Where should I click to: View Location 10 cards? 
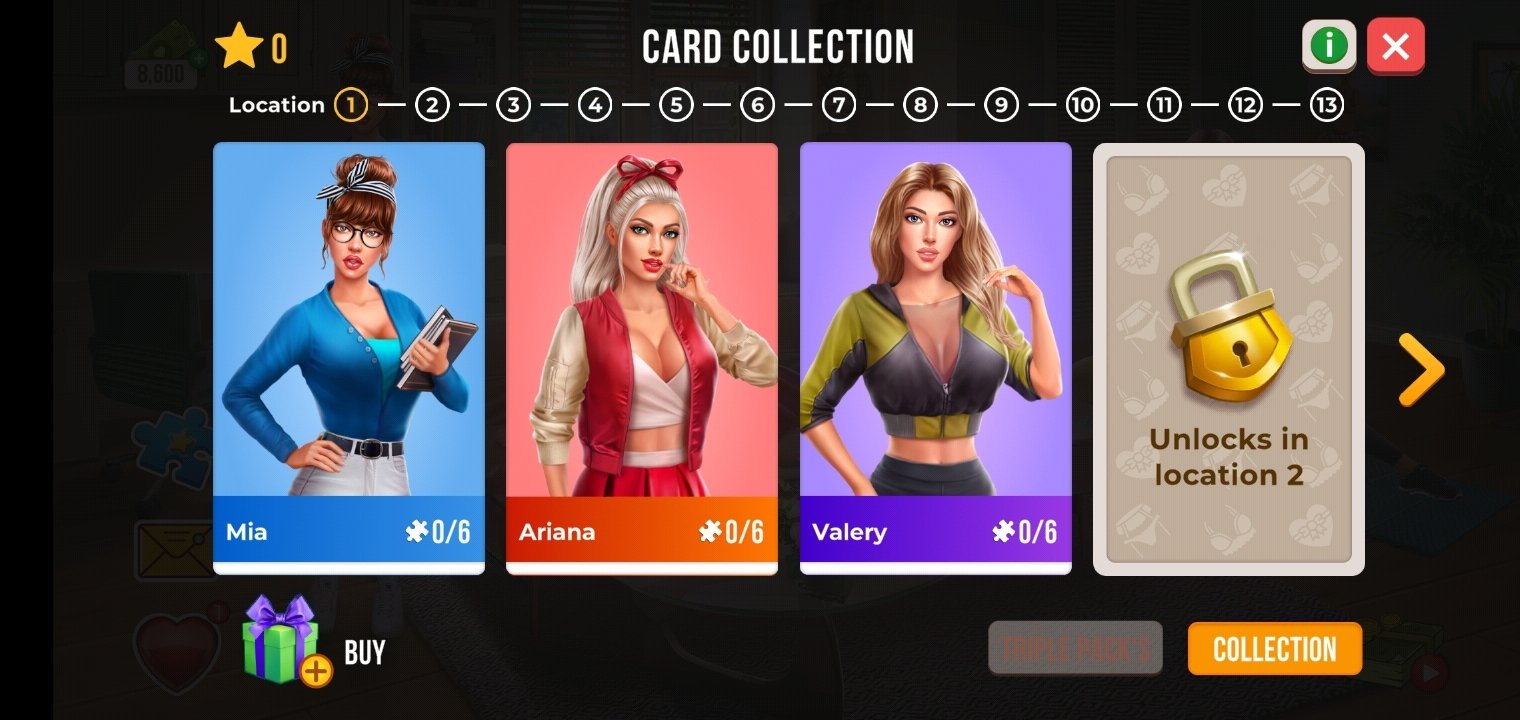point(1083,105)
